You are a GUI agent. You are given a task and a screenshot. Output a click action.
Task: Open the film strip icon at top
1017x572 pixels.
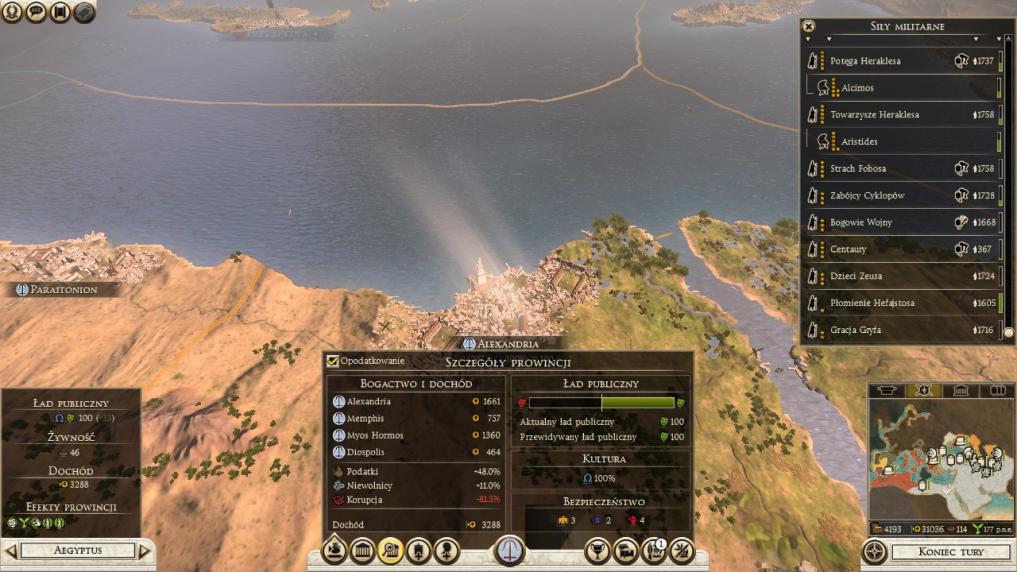[60, 13]
